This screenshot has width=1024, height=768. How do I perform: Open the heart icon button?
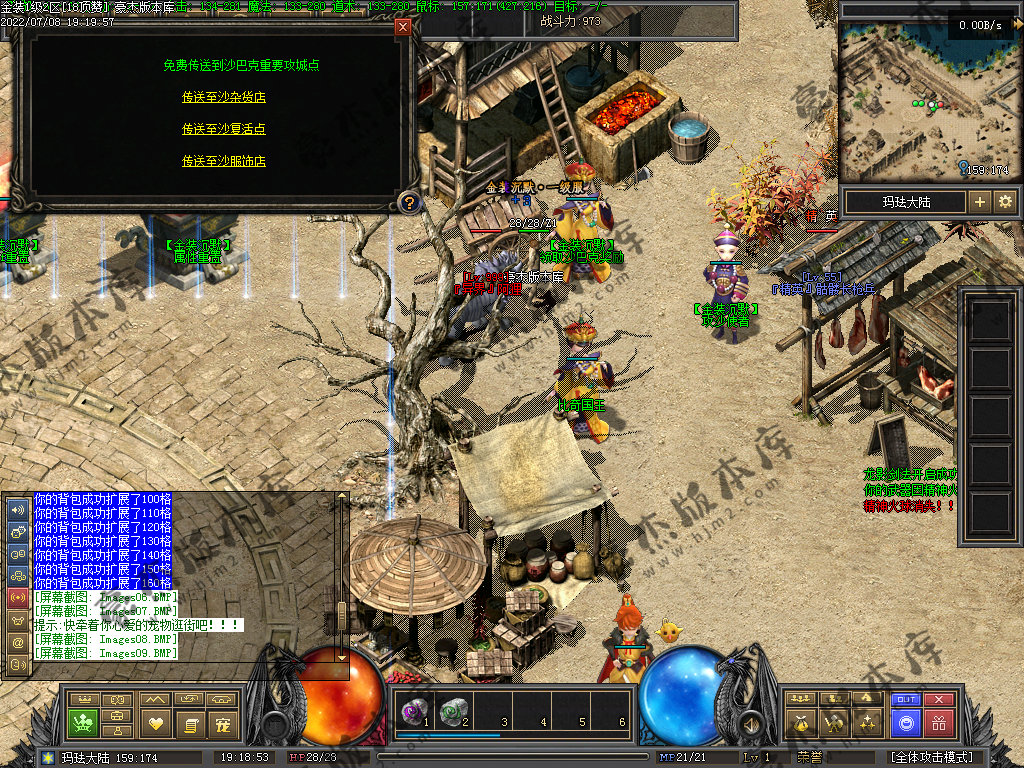click(153, 722)
